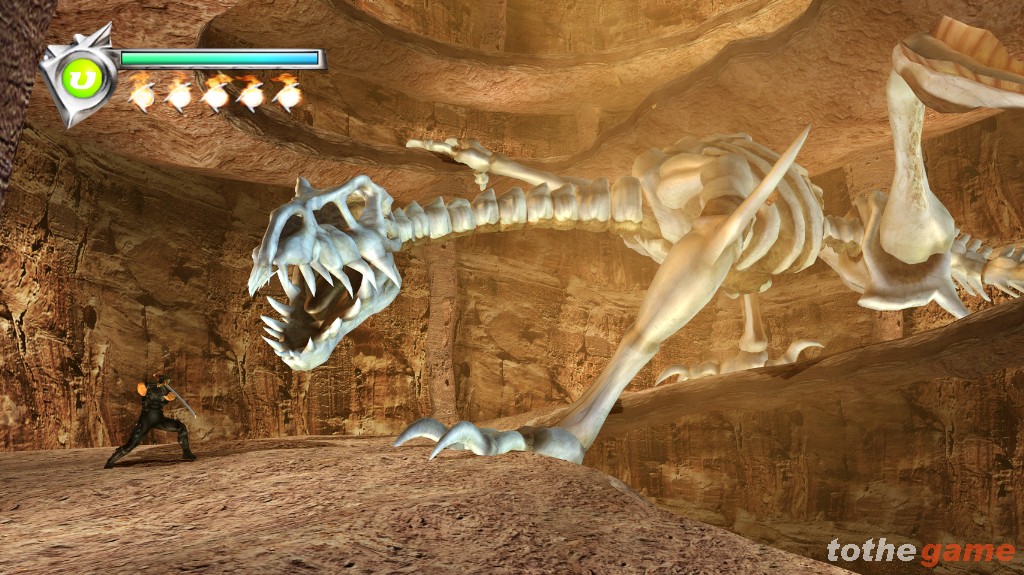Click the tothegame watermark logo

tap(921, 551)
